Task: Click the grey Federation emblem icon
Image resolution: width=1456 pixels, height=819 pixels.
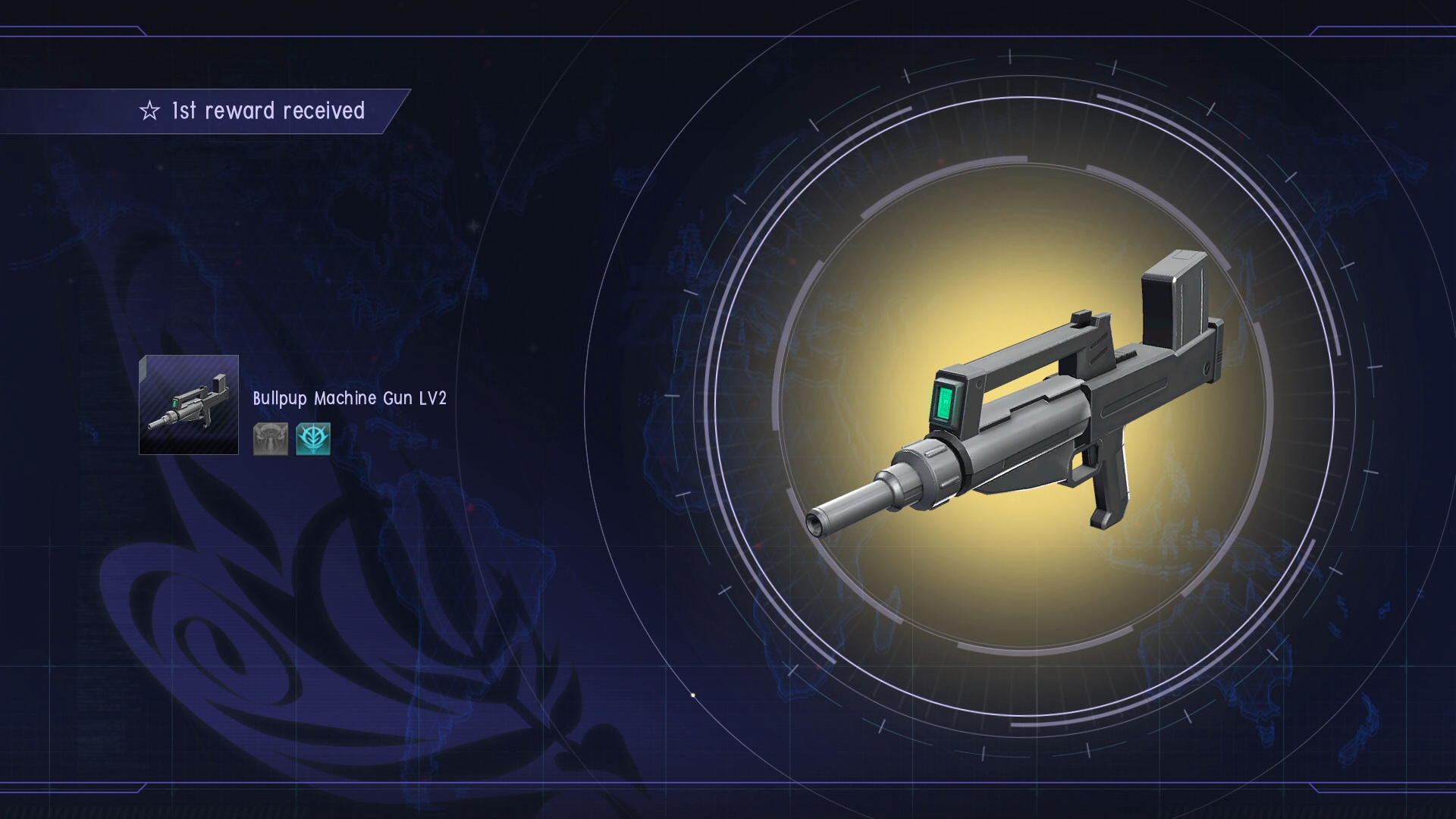Action: (271, 439)
